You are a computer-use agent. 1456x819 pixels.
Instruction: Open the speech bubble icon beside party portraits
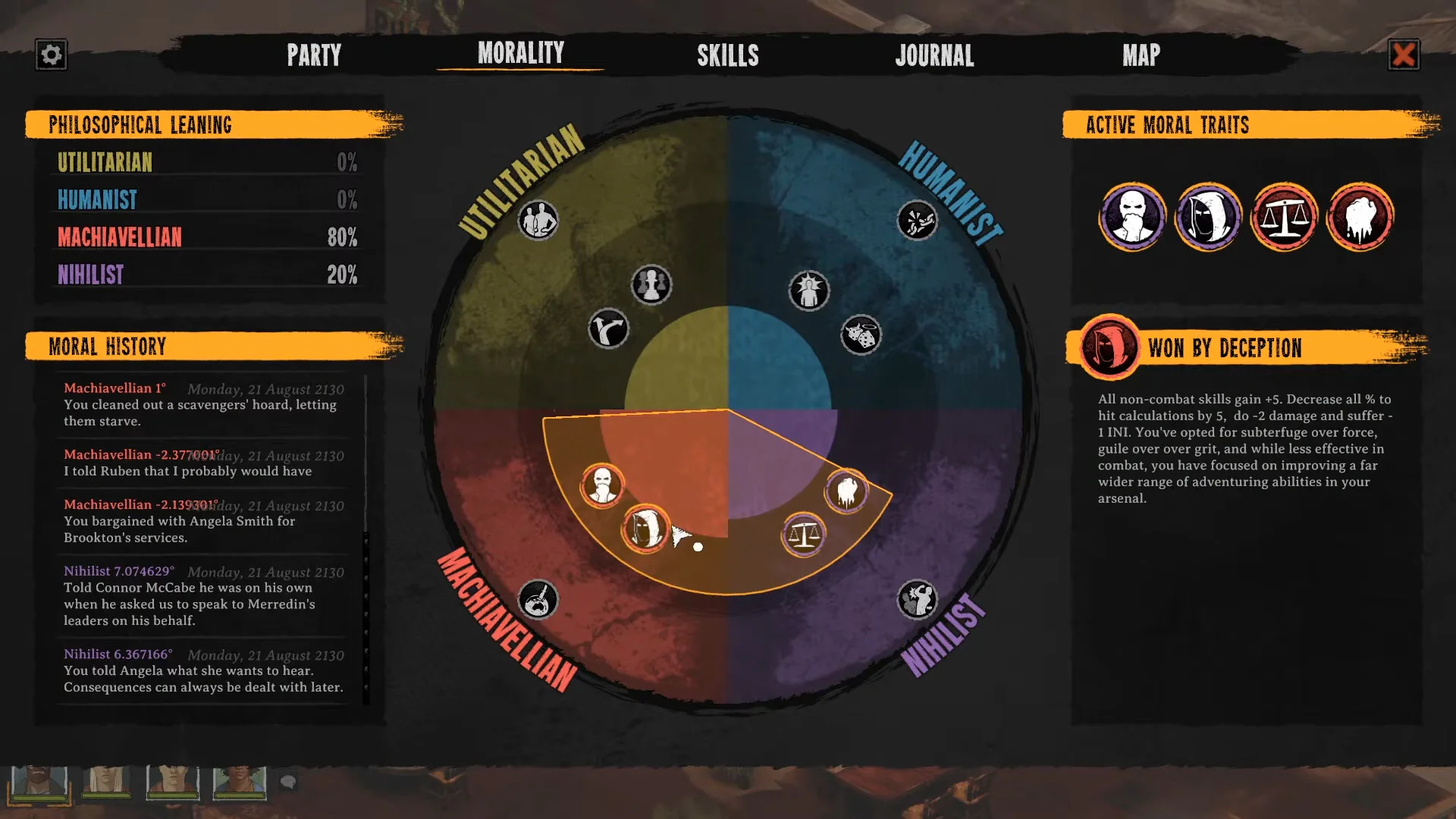point(288,781)
